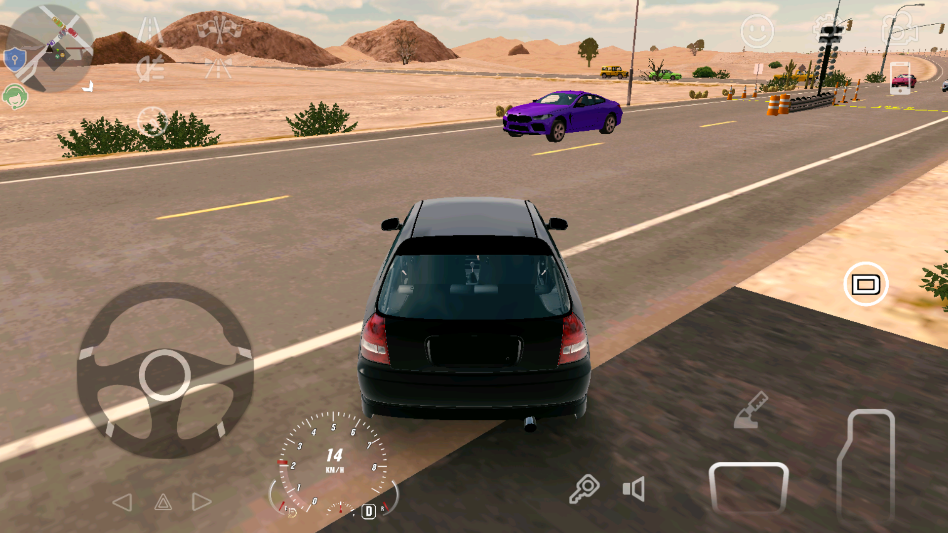Viewport: 948px width, 533px height.
Task: Change view with the video camera icon
Action: click(x=899, y=30)
